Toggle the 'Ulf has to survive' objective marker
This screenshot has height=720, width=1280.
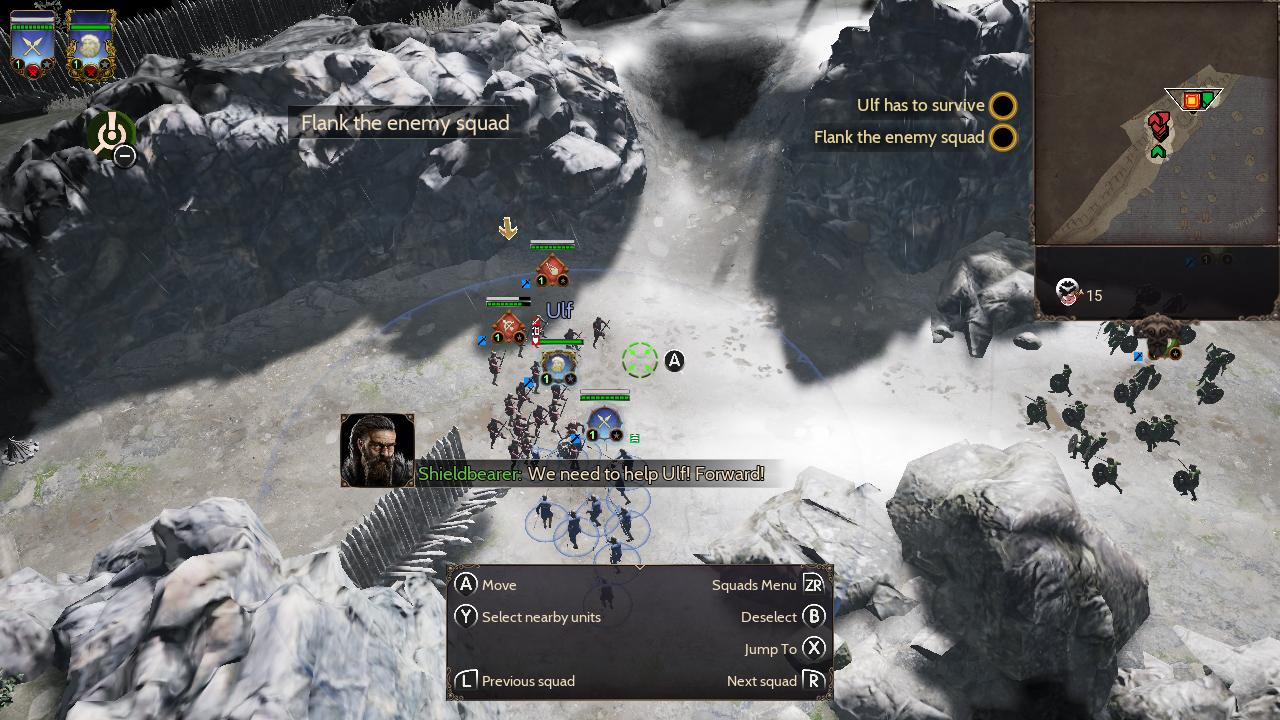click(x=1002, y=105)
